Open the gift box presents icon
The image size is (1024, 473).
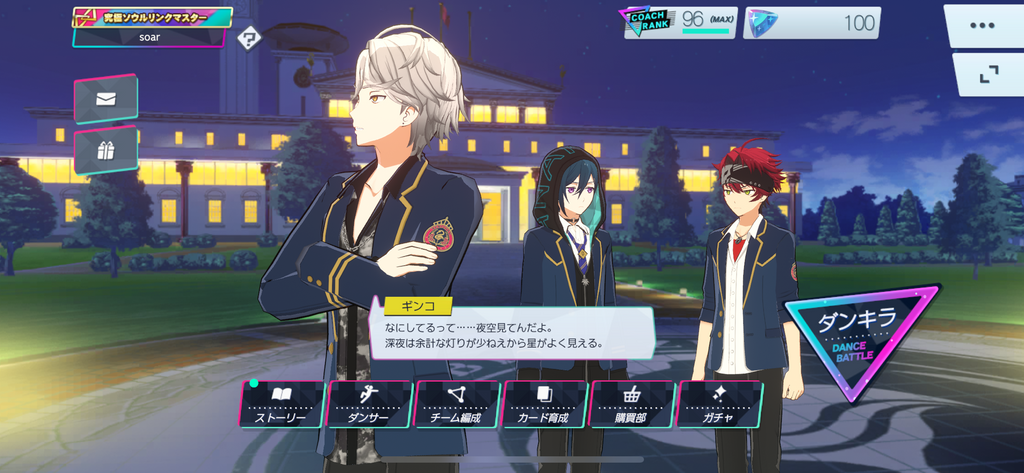coord(105,150)
